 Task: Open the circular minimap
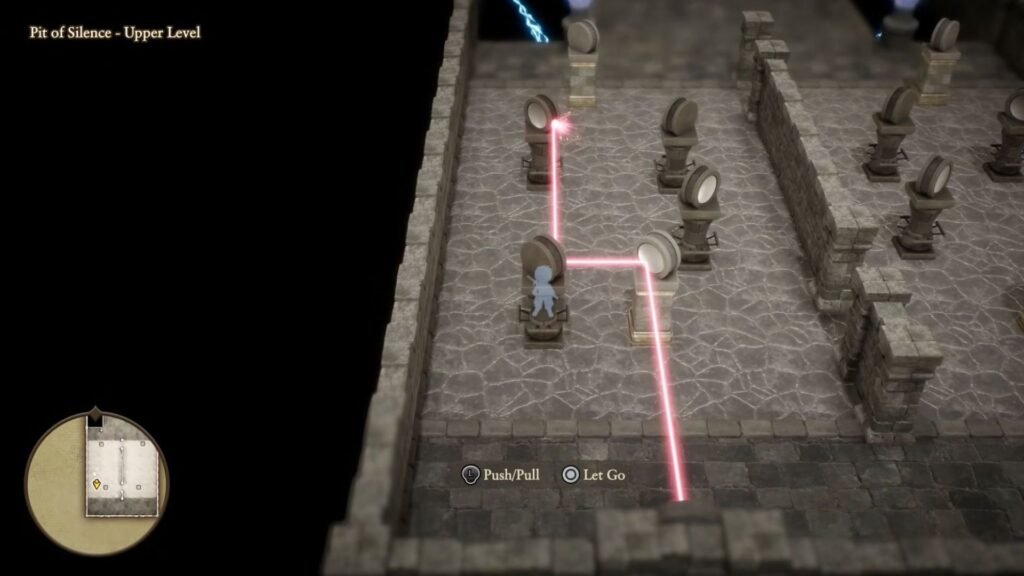click(97, 476)
